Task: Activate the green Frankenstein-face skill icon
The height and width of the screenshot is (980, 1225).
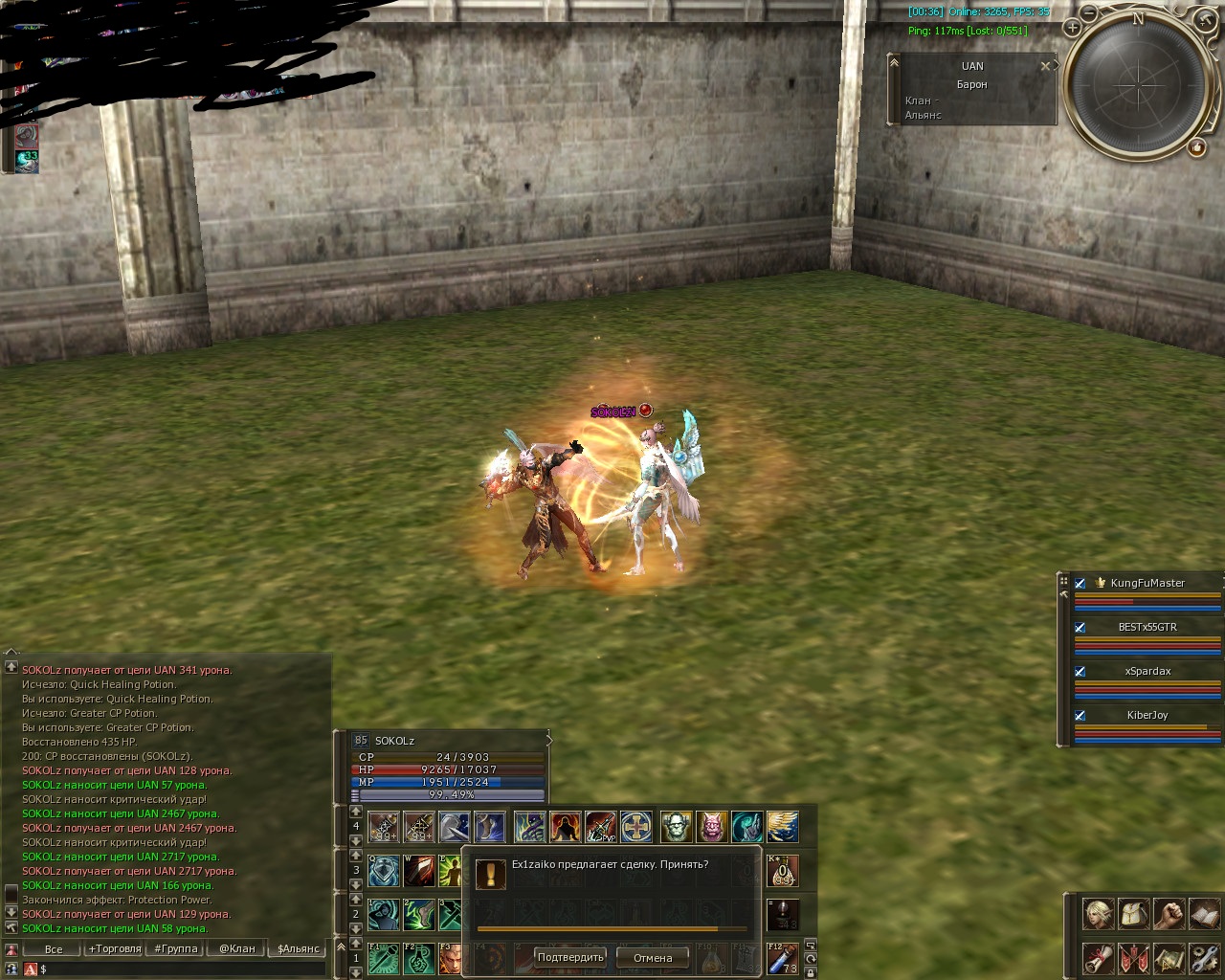Action: (x=676, y=827)
